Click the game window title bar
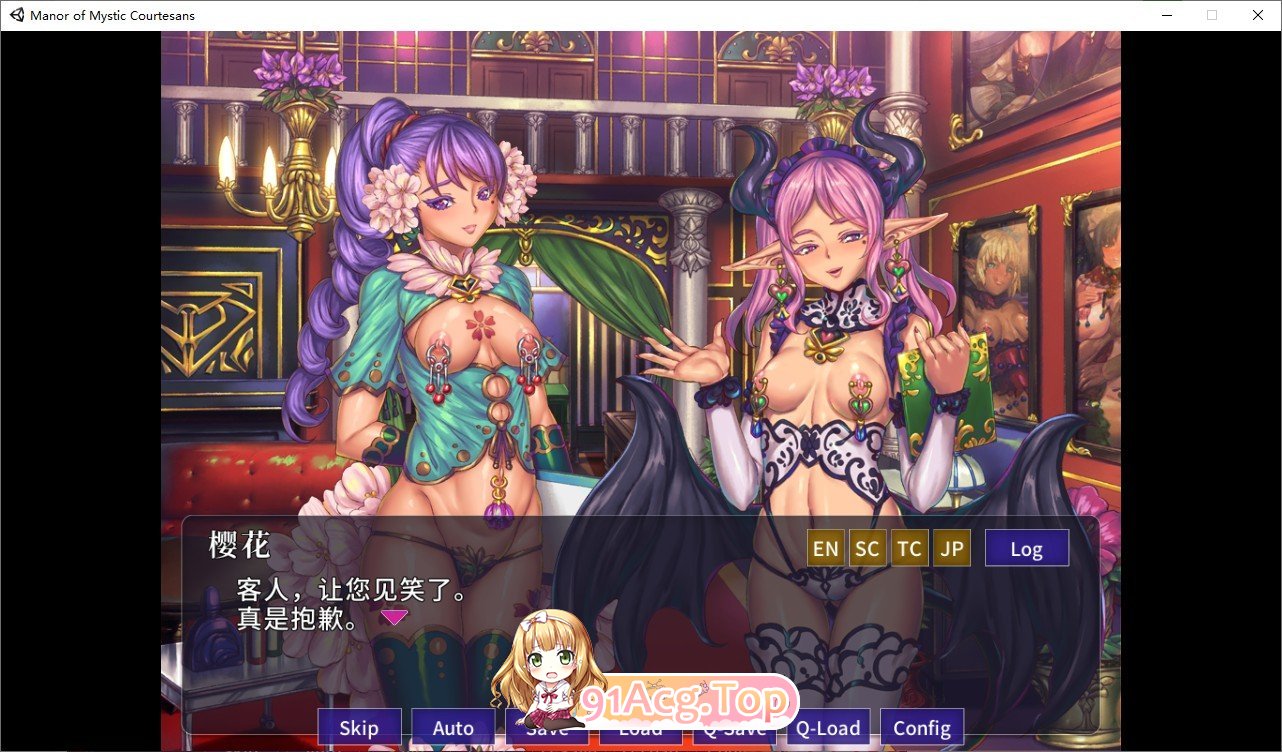This screenshot has width=1282, height=752. [x=600, y=15]
